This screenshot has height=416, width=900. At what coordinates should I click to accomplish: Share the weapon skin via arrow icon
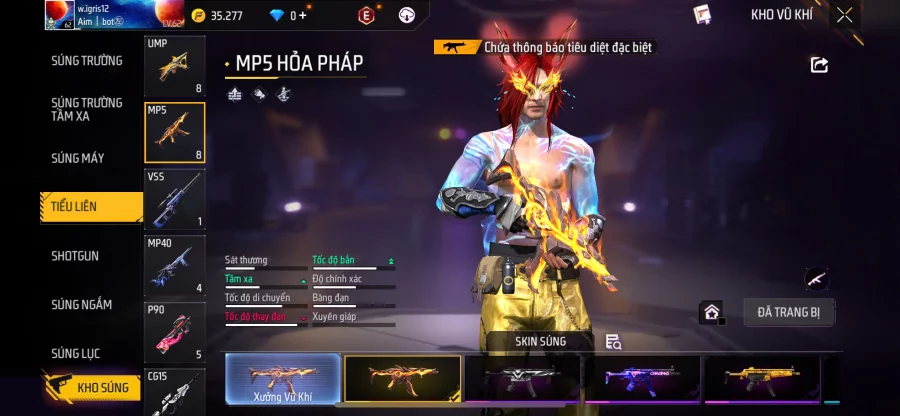[819, 65]
